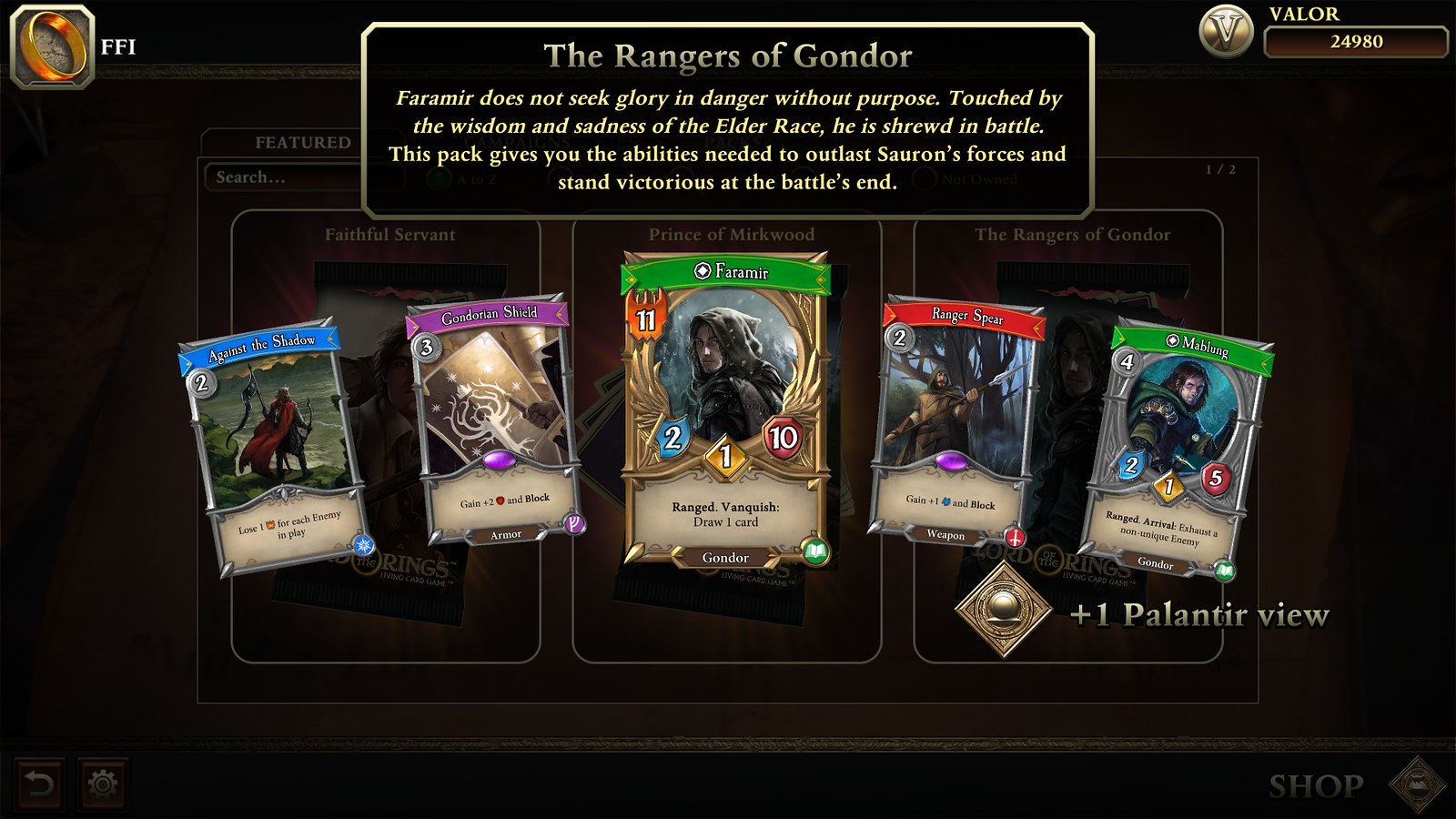
Task: Click the Valor currency V icon
Action: pos(1228,29)
